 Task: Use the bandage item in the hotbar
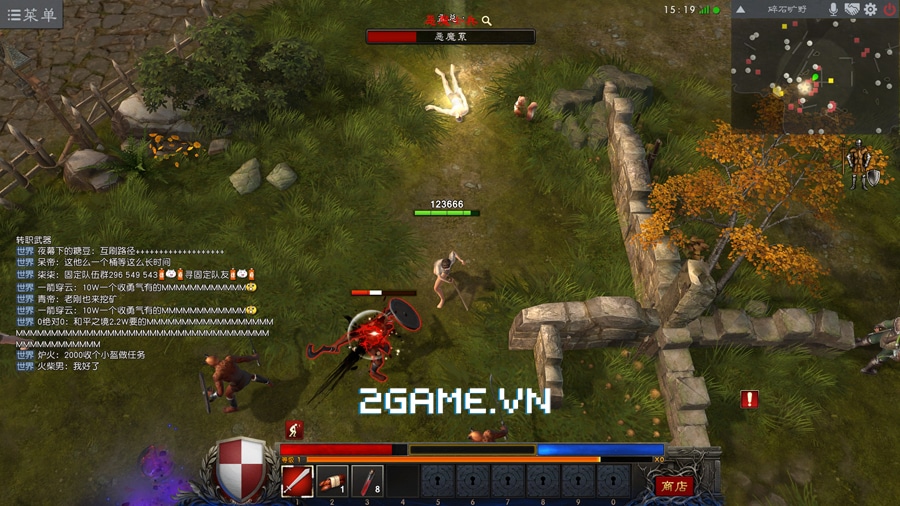pyautogui.click(x=332, y=480)
